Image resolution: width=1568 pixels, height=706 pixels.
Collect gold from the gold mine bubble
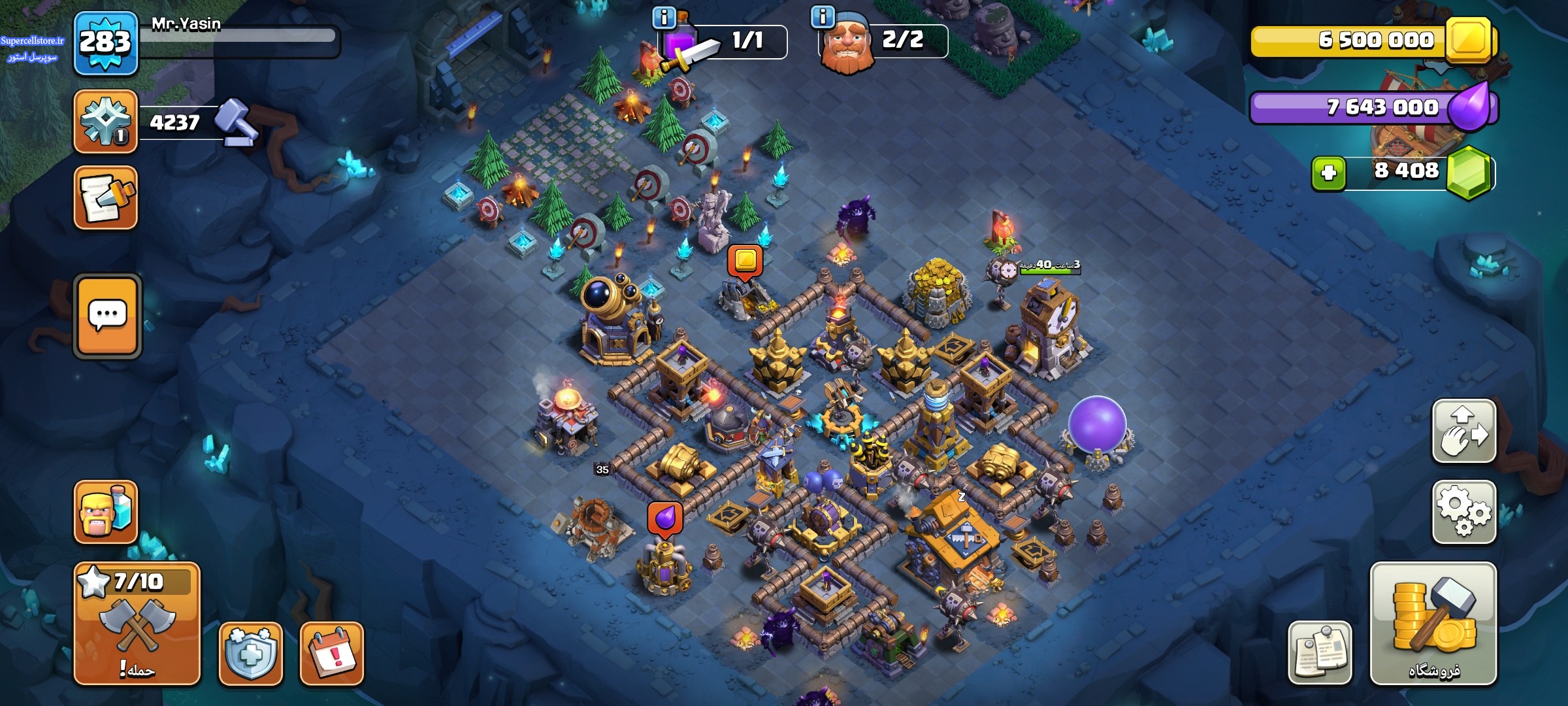745,260
